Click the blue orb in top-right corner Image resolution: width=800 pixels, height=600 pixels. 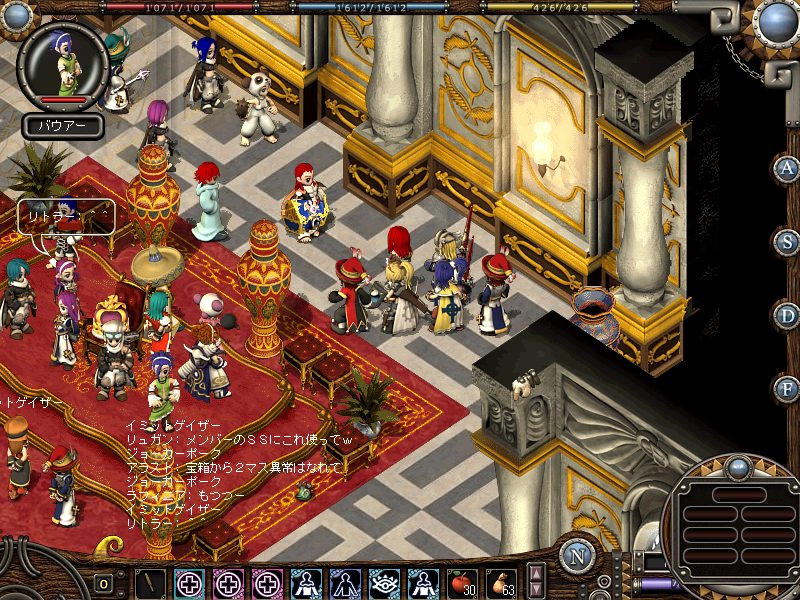point(776,20)
